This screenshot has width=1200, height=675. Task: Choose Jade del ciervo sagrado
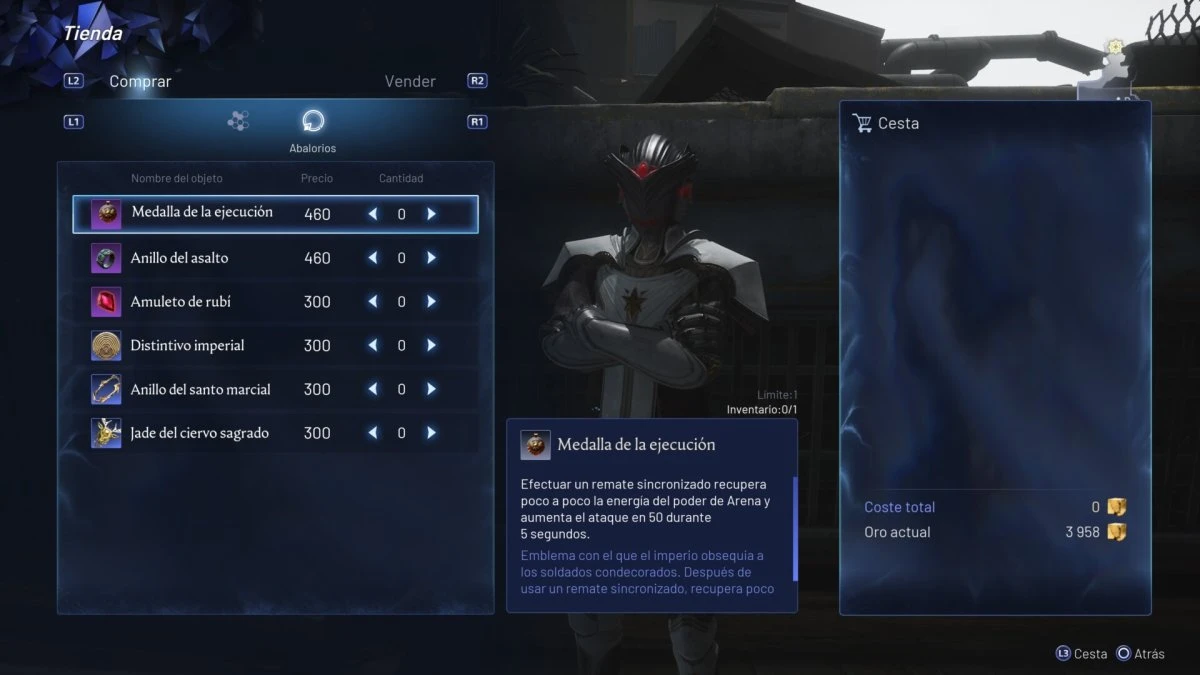pyautogui.click(x=199, y=434)
